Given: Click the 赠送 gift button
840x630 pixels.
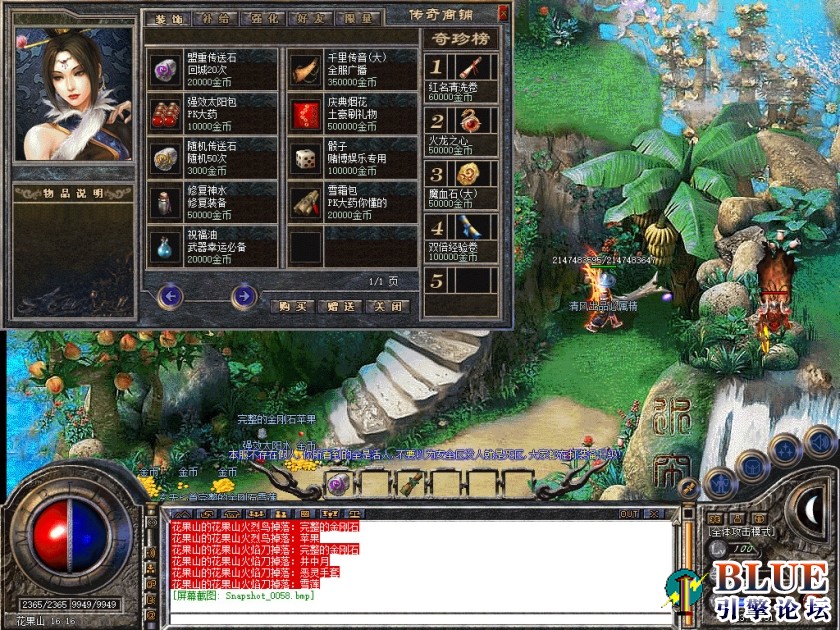Looking at the screenshot, I should coord(340,306).
